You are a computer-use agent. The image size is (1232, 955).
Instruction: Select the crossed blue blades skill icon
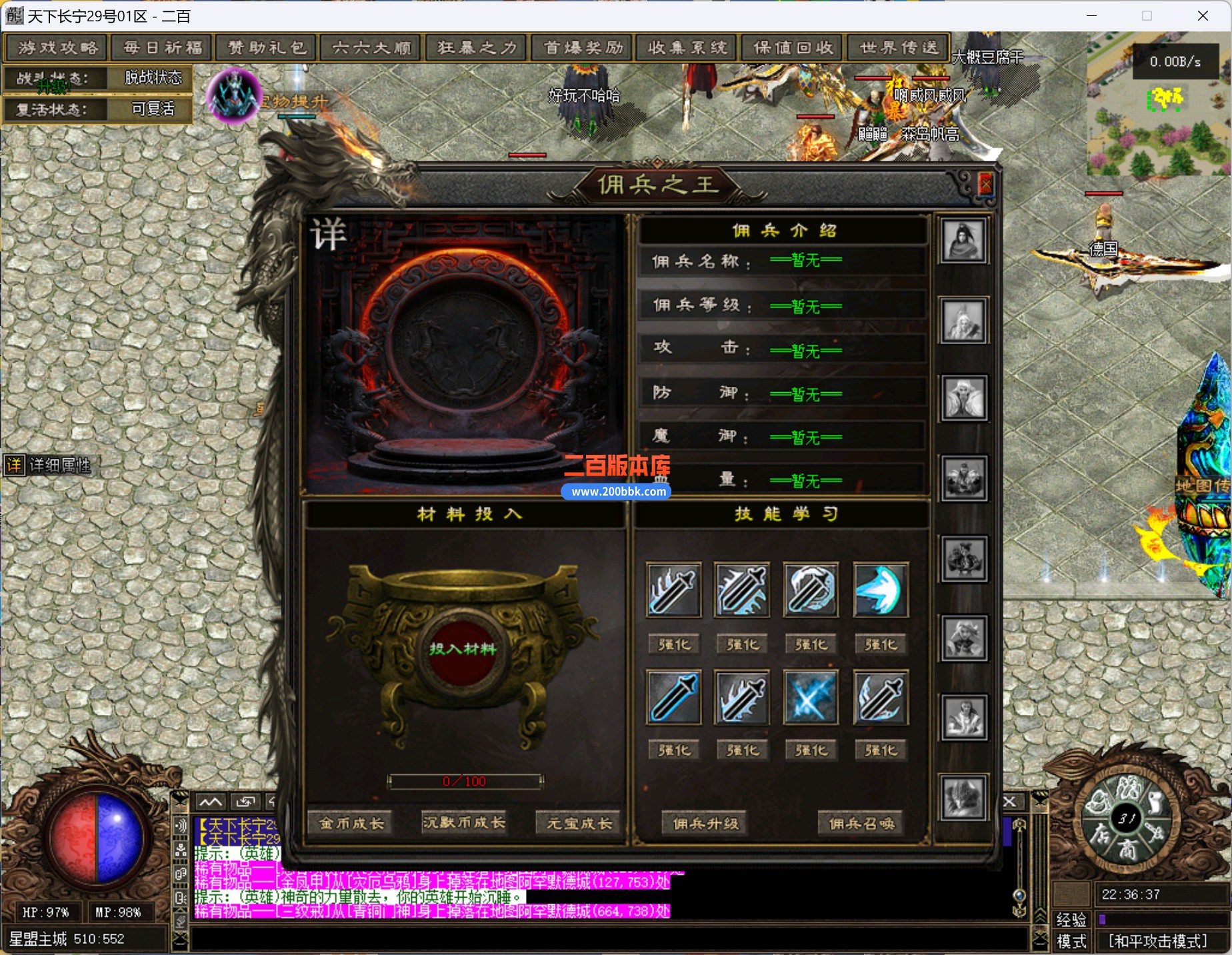(810, 698)
